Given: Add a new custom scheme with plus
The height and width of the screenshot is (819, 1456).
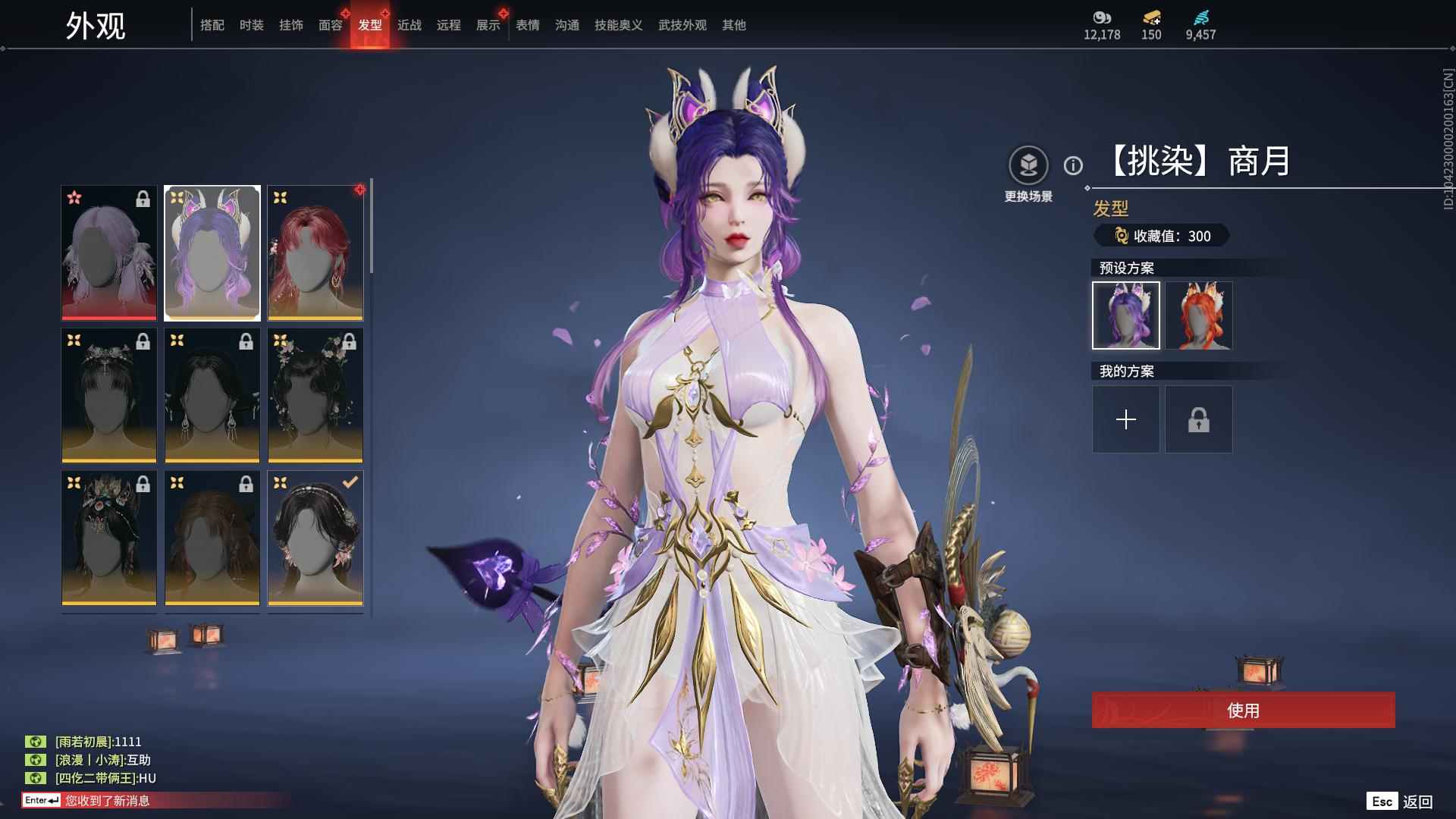Looking at the screenshot, I should [x=1126, y=419].
